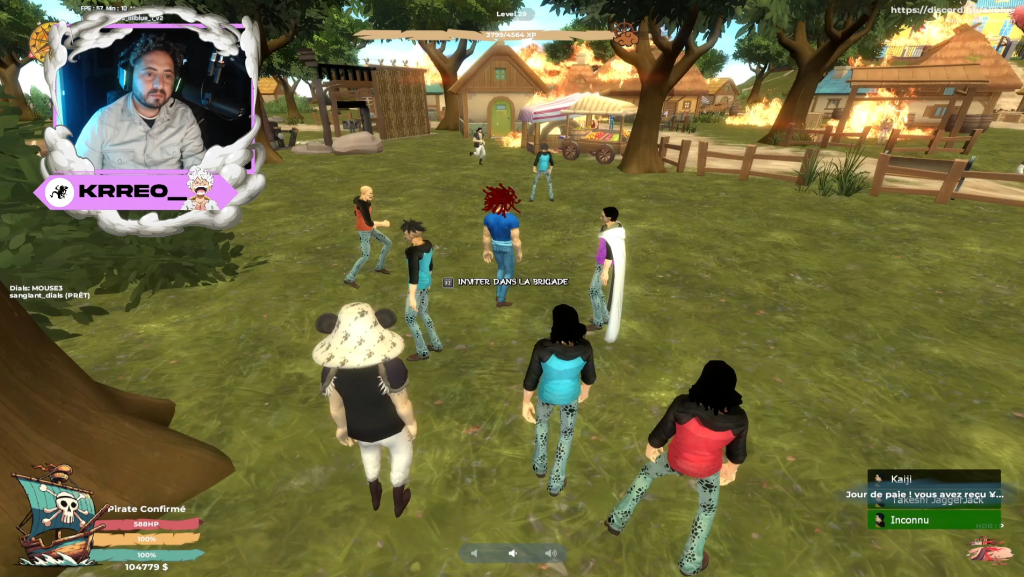Select Kaiji in the voice player list

pyautogui.click(x=933, y=479)
